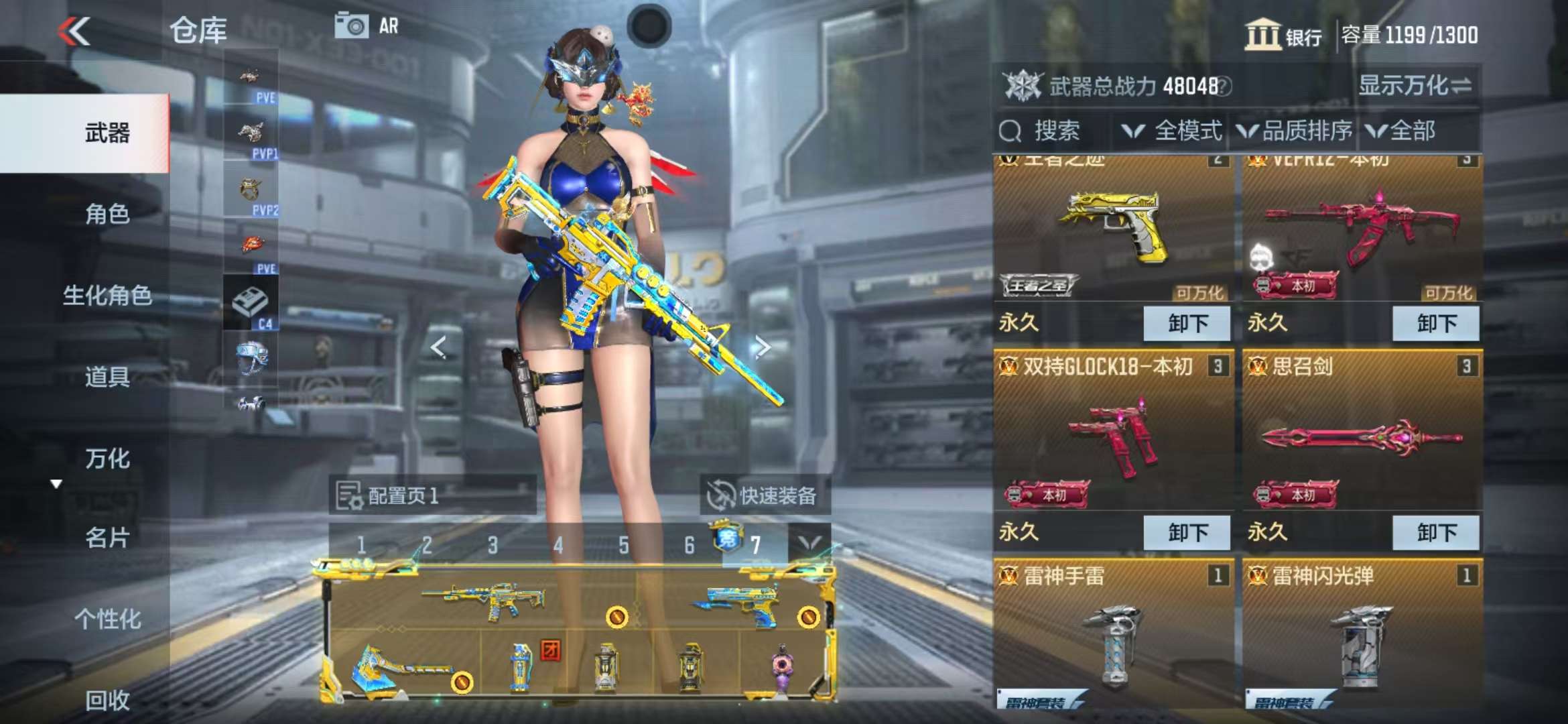Unequip the 双持GLOCK18-本初 pistols
This screenshot has width=1568, height=724.
pyautogui.click(x=1187, y=533)
